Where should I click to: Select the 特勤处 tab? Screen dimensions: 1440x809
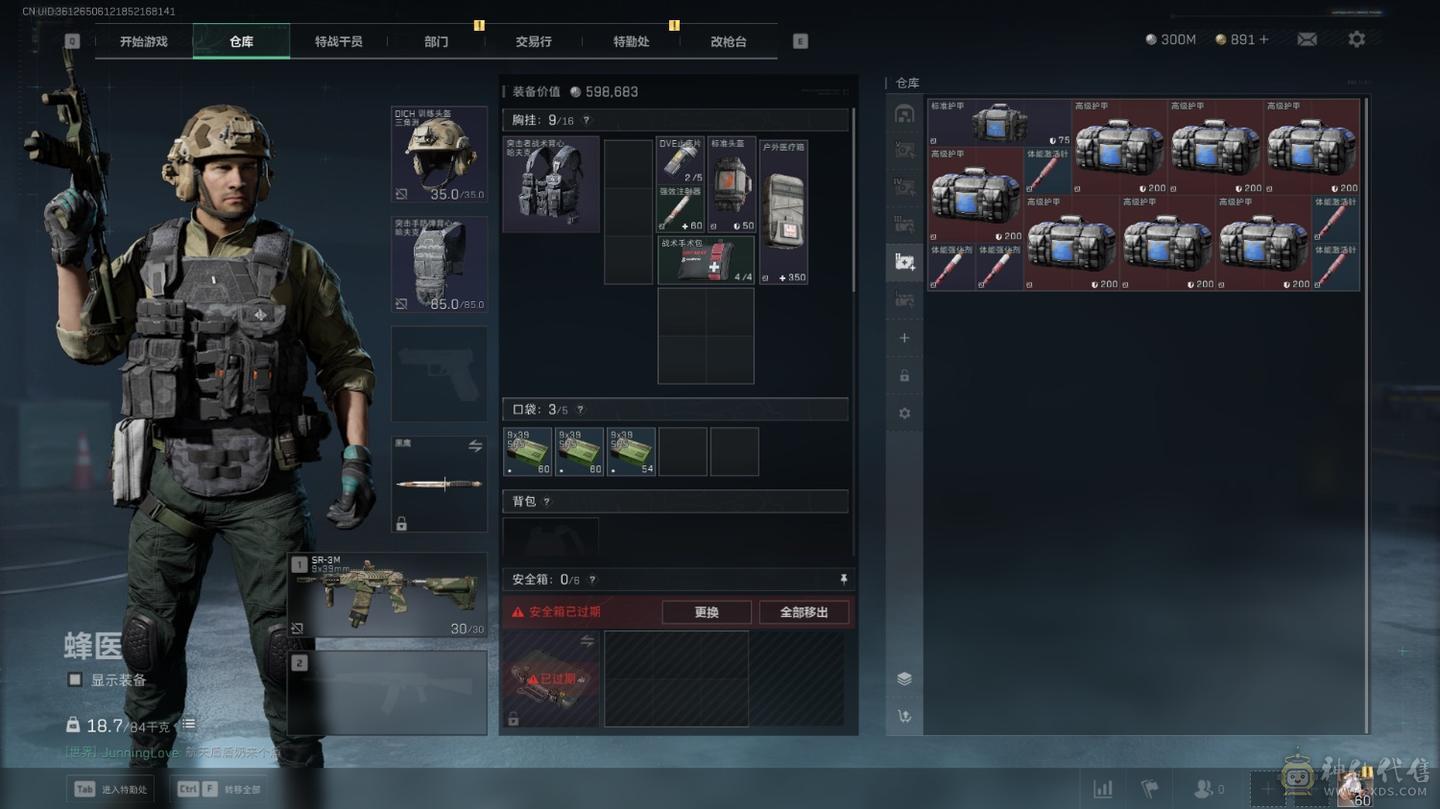pos(631,41)
